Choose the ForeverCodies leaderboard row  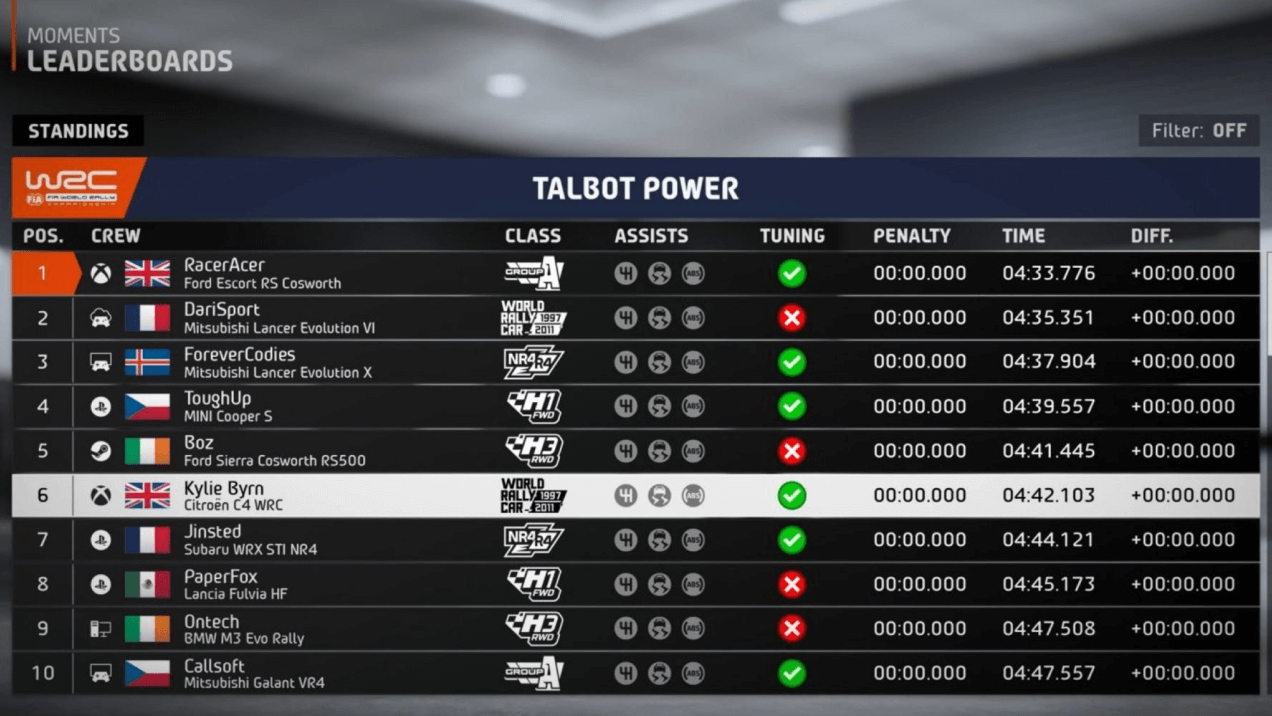coord(636,362)
